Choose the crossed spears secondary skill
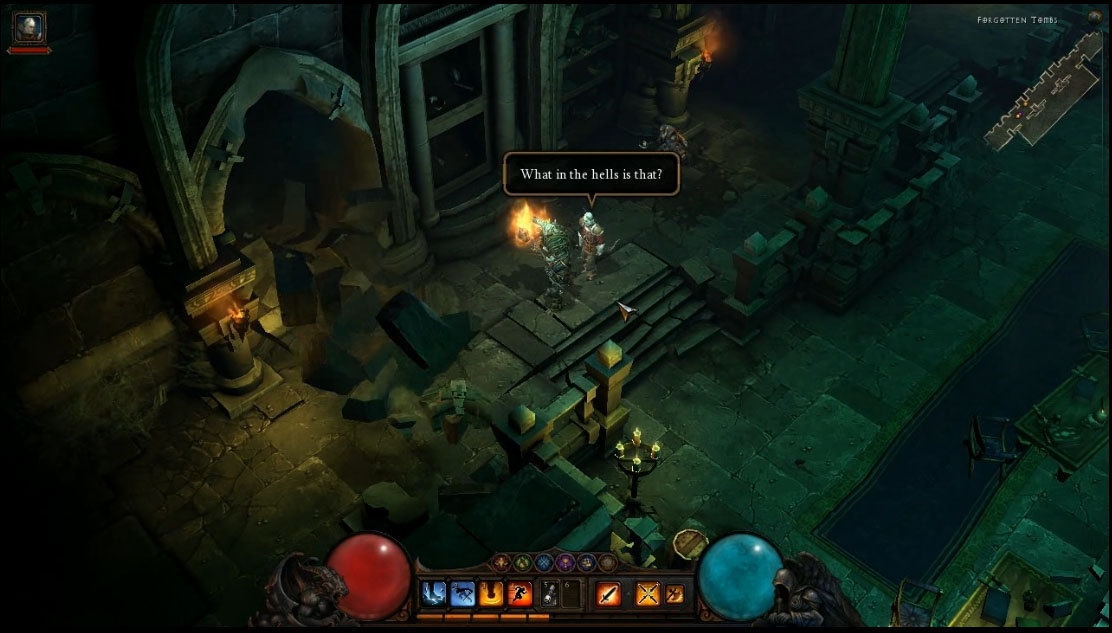Image resolution: width=1112 pixels, height=633 pixels. coord(649,594)
